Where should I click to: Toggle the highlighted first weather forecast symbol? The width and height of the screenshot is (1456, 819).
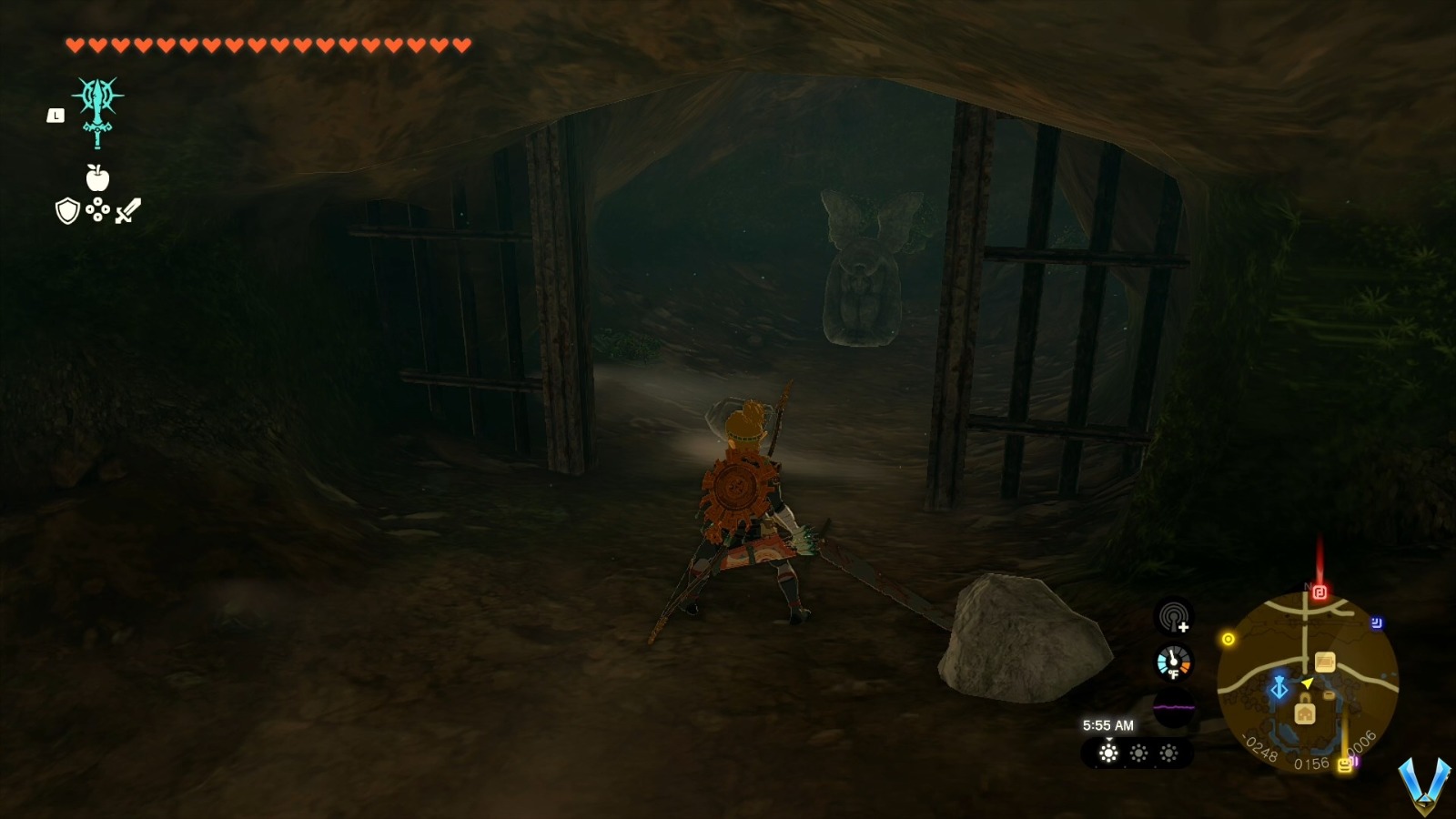click(1108, 753)
